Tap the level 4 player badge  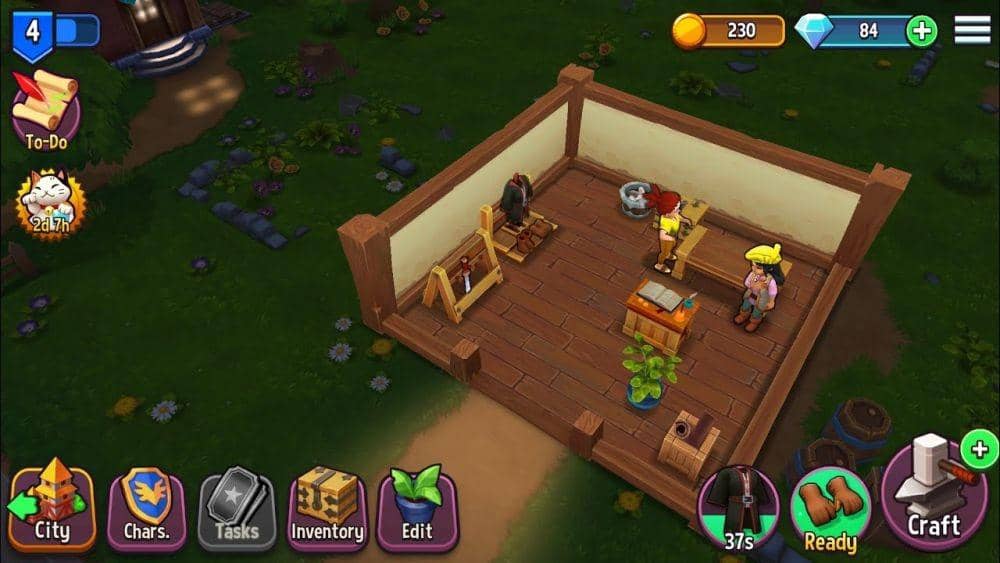(34, 30)
